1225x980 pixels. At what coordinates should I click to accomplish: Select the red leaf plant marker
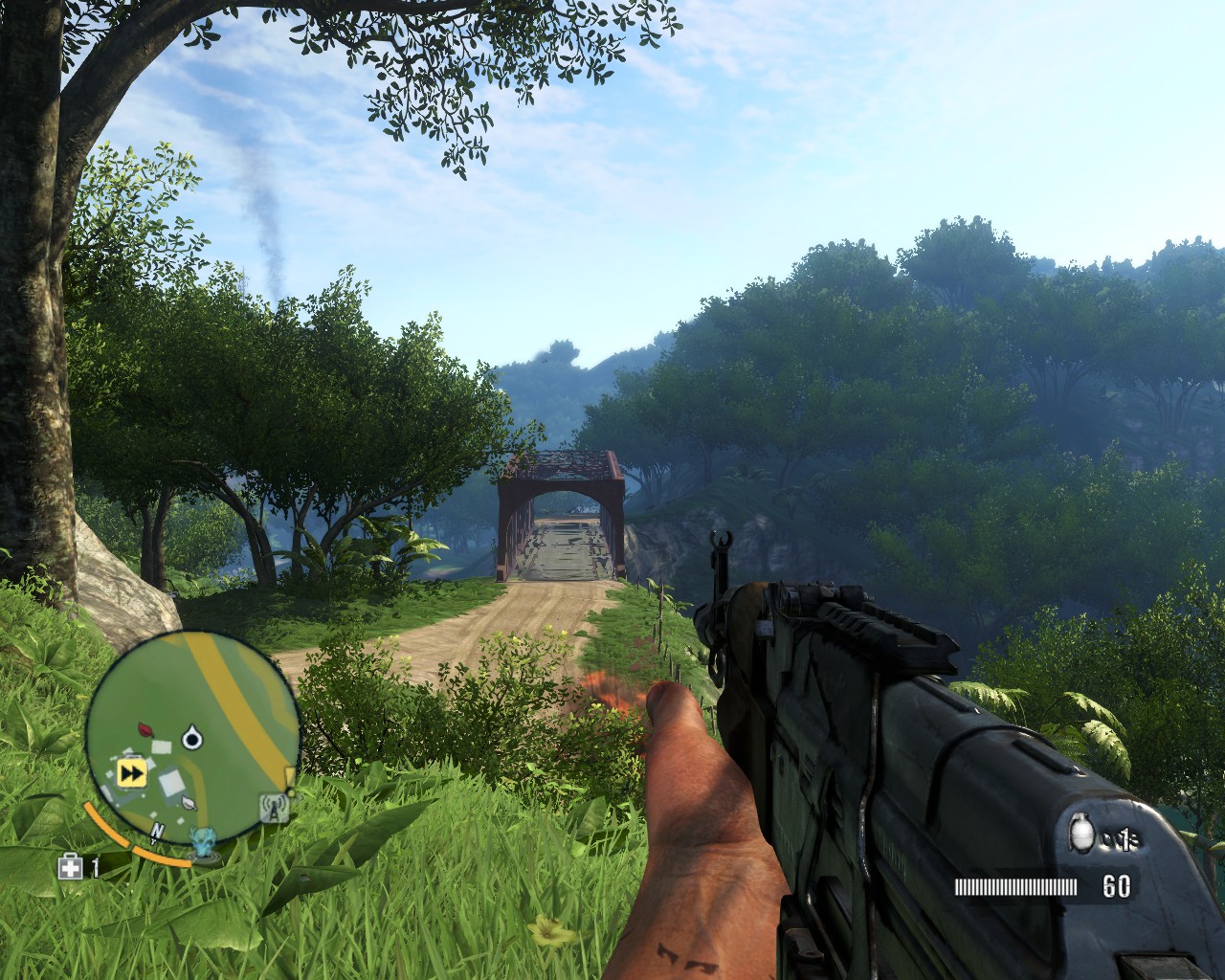(x=146, y=728)
